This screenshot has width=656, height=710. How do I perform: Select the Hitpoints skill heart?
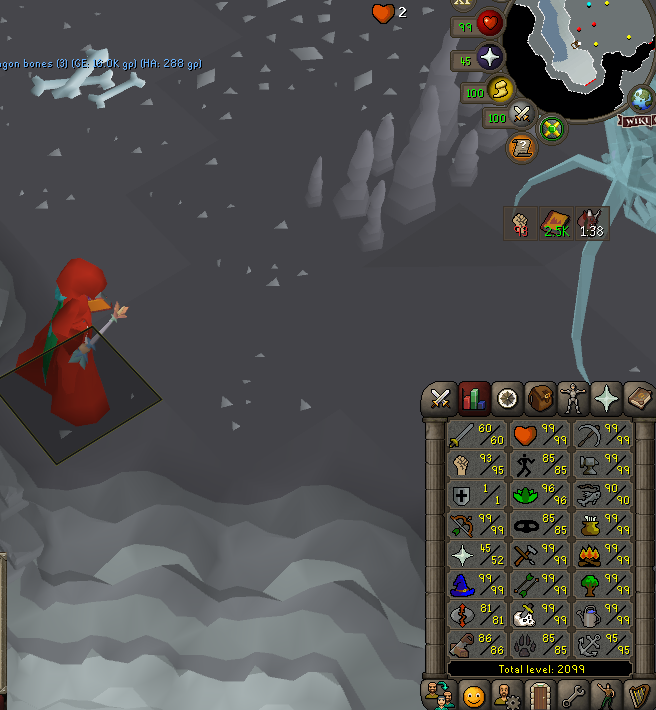(x=539, y=435)
